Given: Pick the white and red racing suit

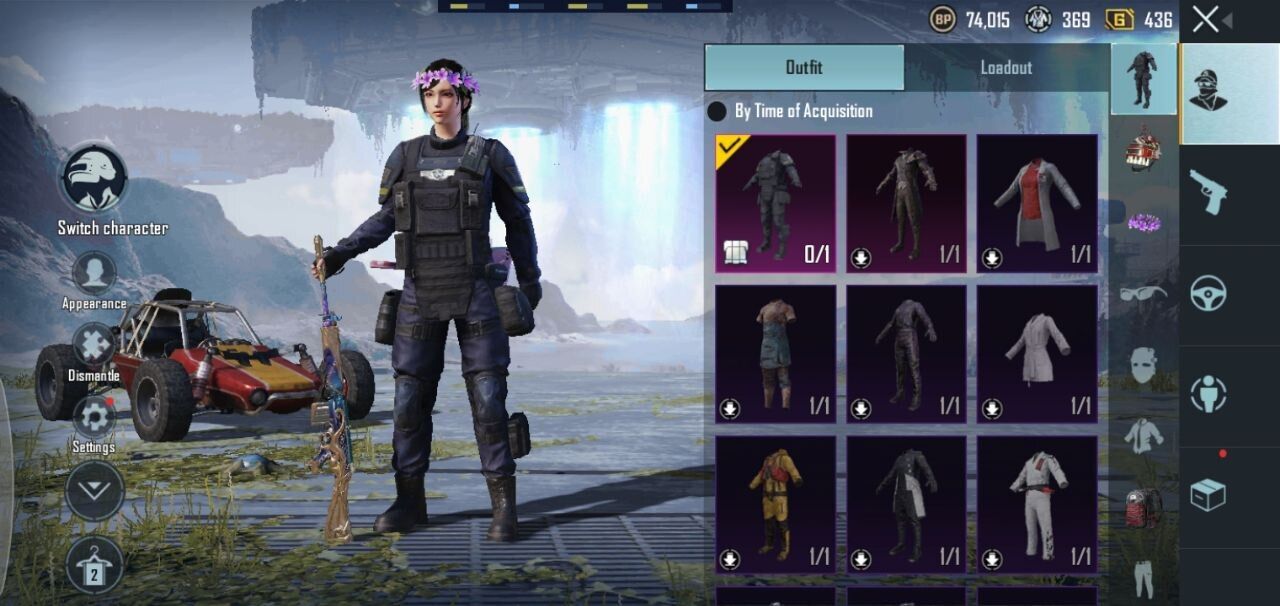Looking at the screenshot, I should pyautogui.click(x=1037, y=504).
